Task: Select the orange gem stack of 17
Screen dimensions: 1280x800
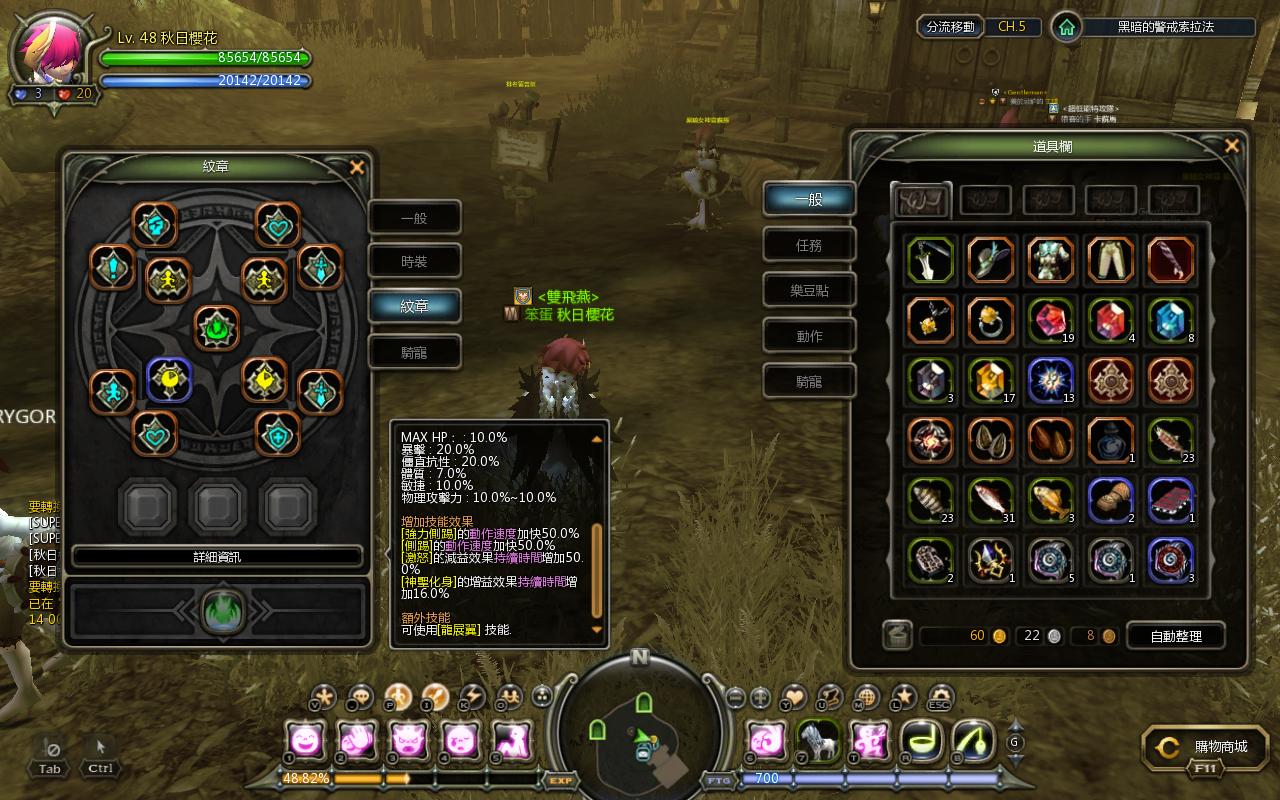Action: pos(990,380)
